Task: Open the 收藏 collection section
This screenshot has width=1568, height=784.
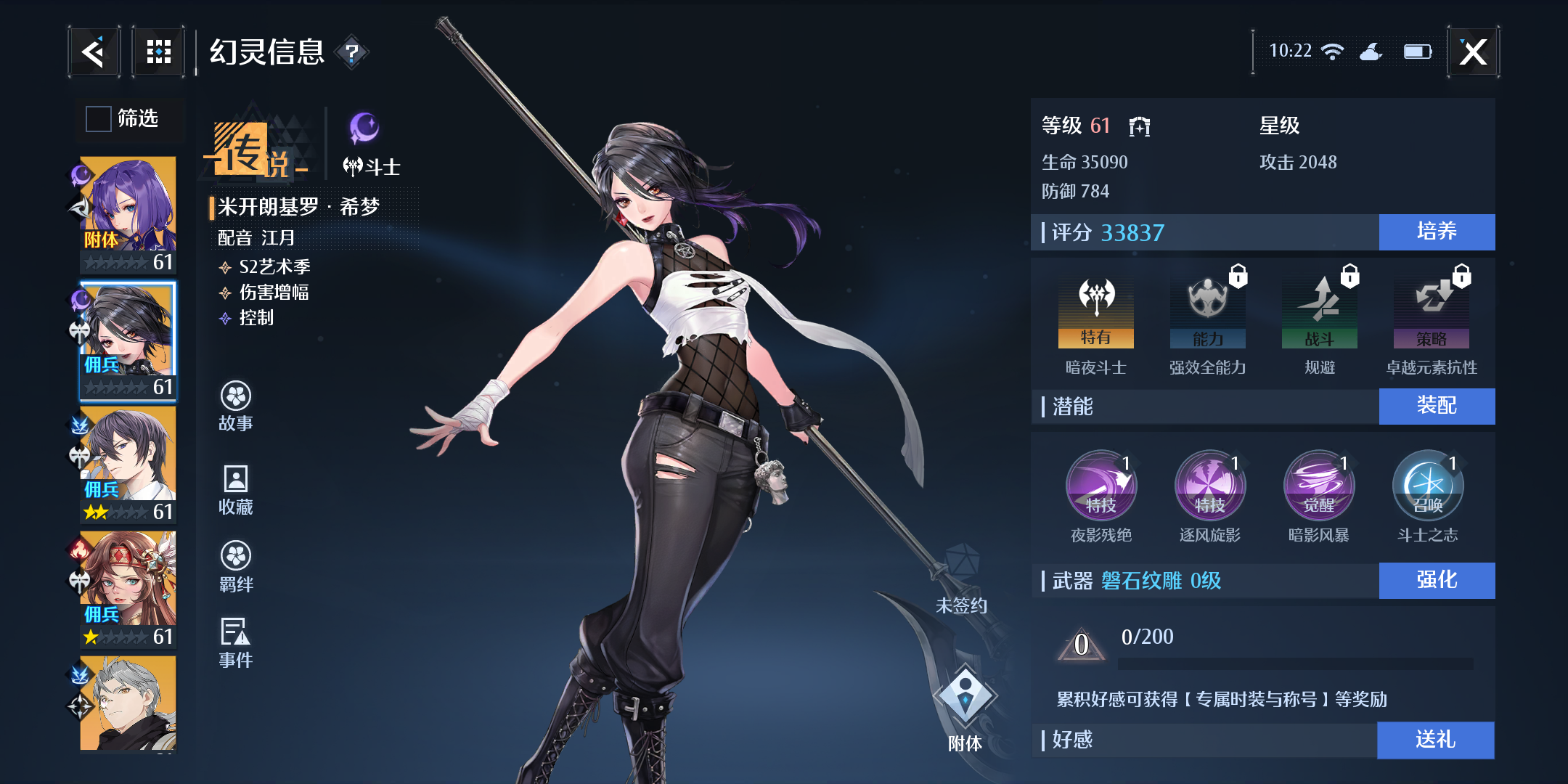Action: 236,489
